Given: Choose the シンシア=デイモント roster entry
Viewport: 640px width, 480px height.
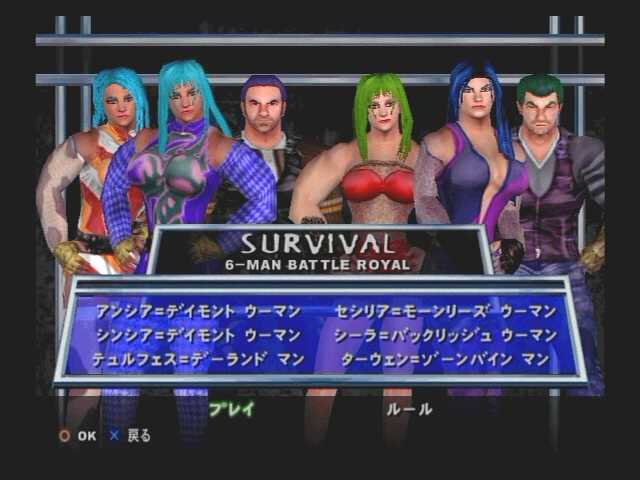Looking at the screenshot, I should pos(191,335).
